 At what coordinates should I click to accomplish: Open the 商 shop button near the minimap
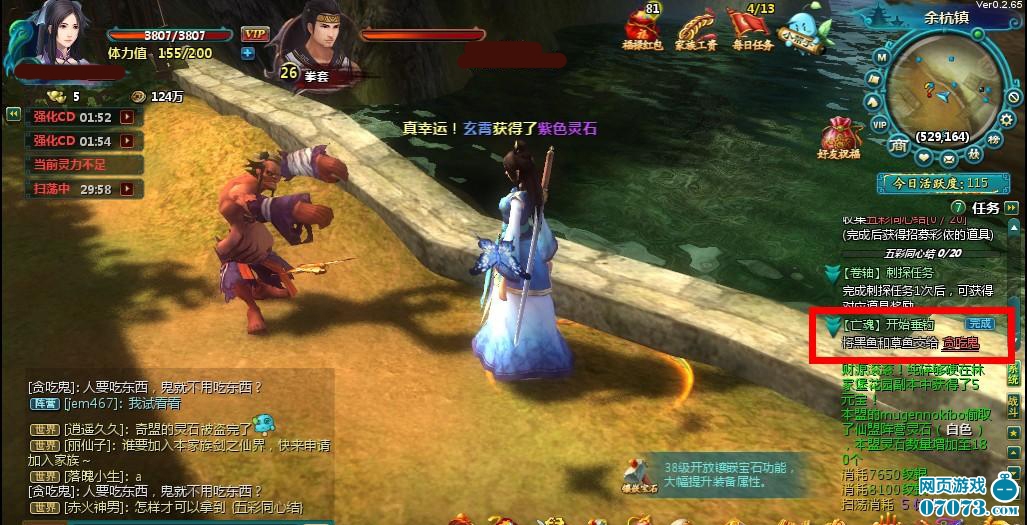coord(898,147)
